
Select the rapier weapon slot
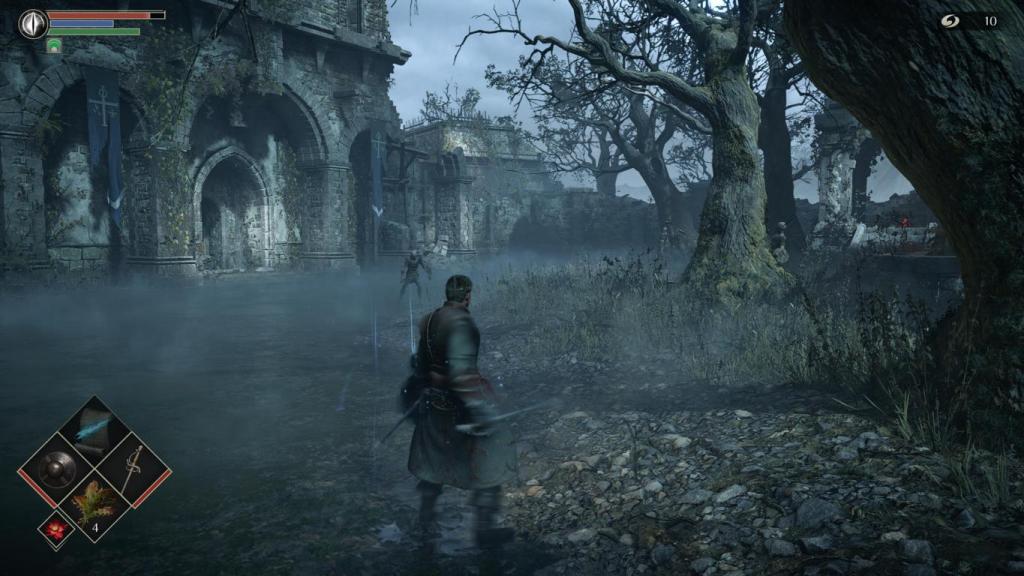[132, 466]
